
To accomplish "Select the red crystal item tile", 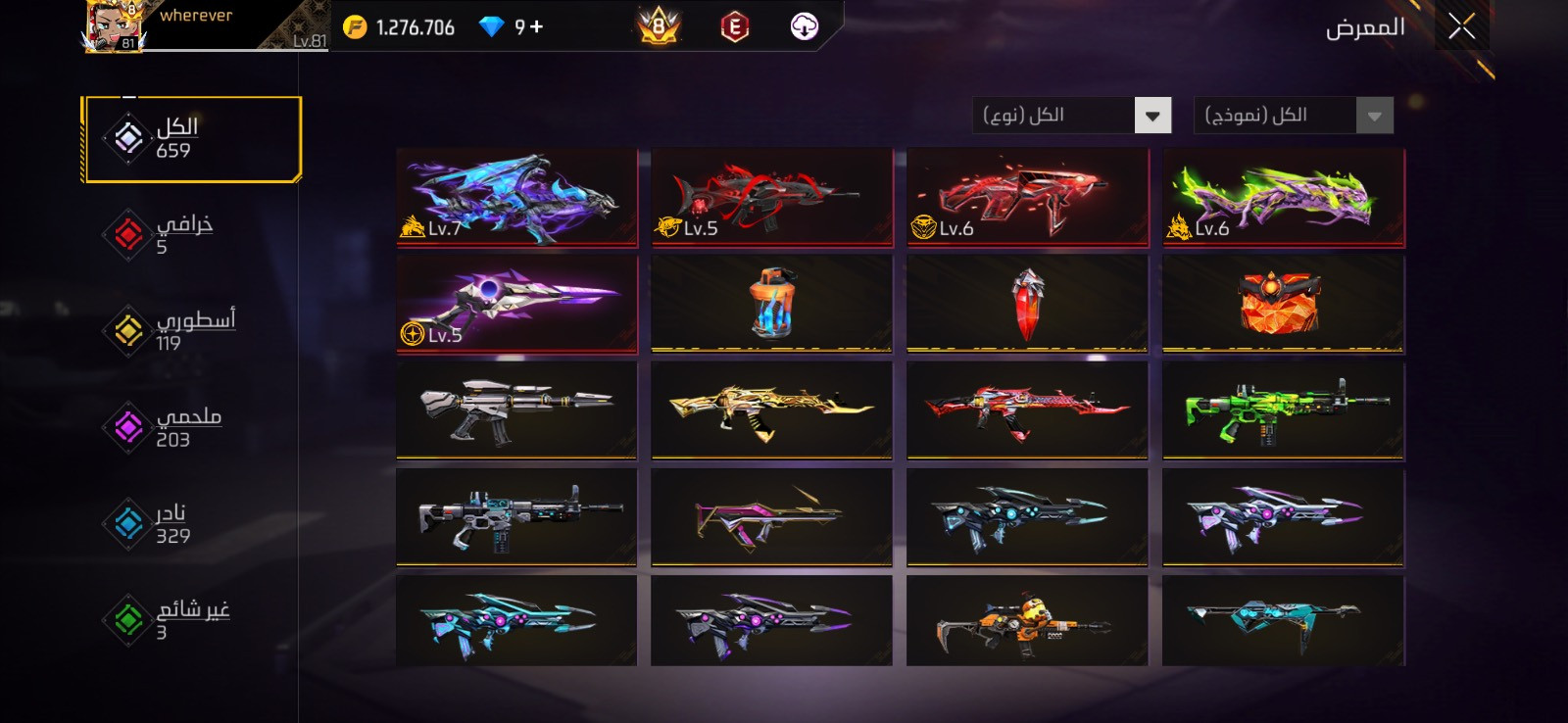I will coord(1027,304).
